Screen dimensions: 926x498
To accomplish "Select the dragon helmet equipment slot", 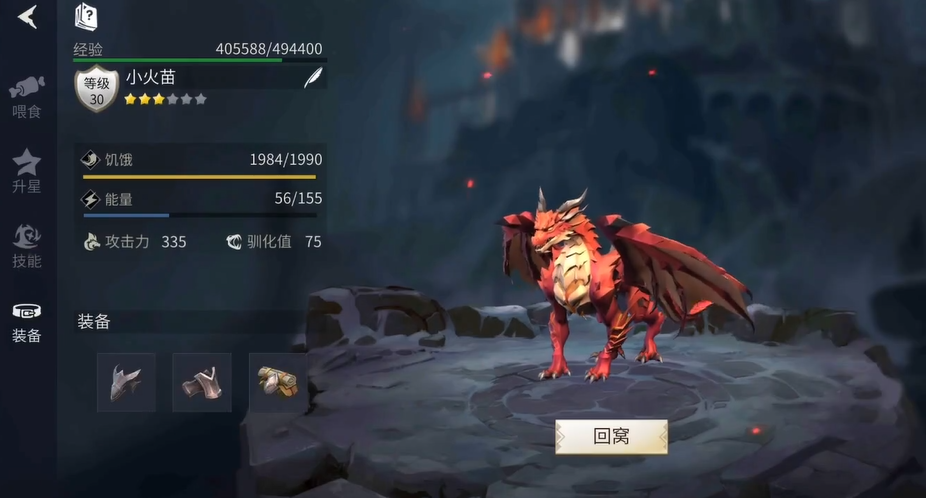I will (126, 382).
